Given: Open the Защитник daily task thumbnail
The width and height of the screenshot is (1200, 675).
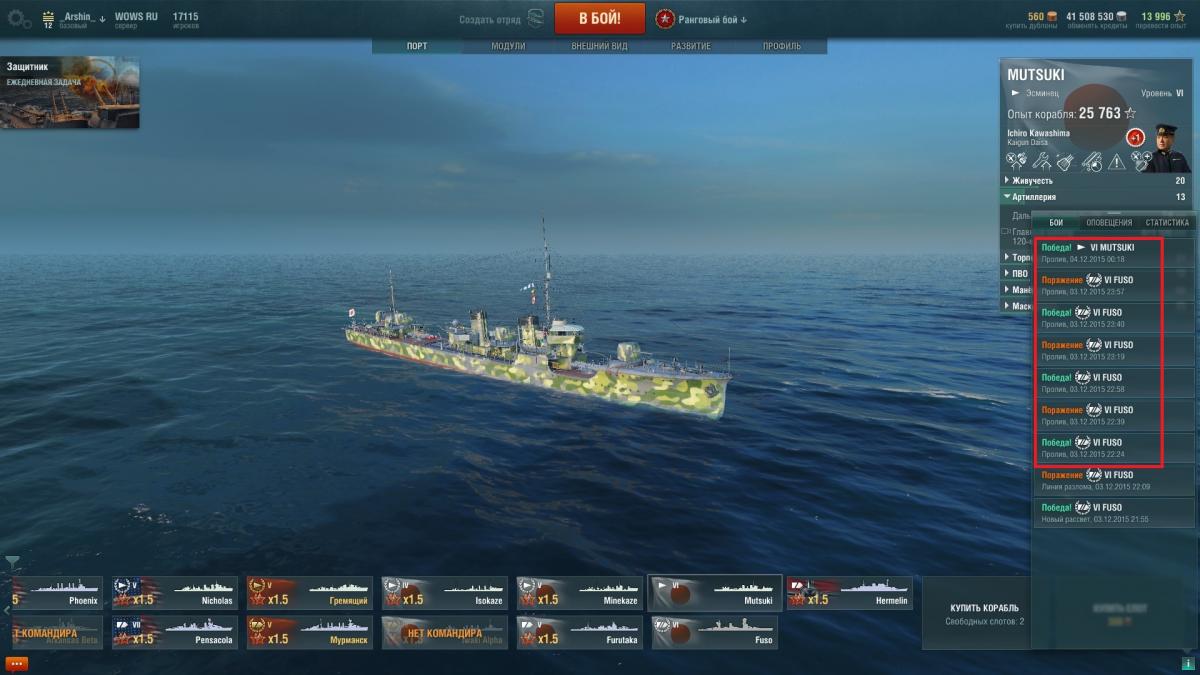Looking at the screenshot, I should point(69,92).
